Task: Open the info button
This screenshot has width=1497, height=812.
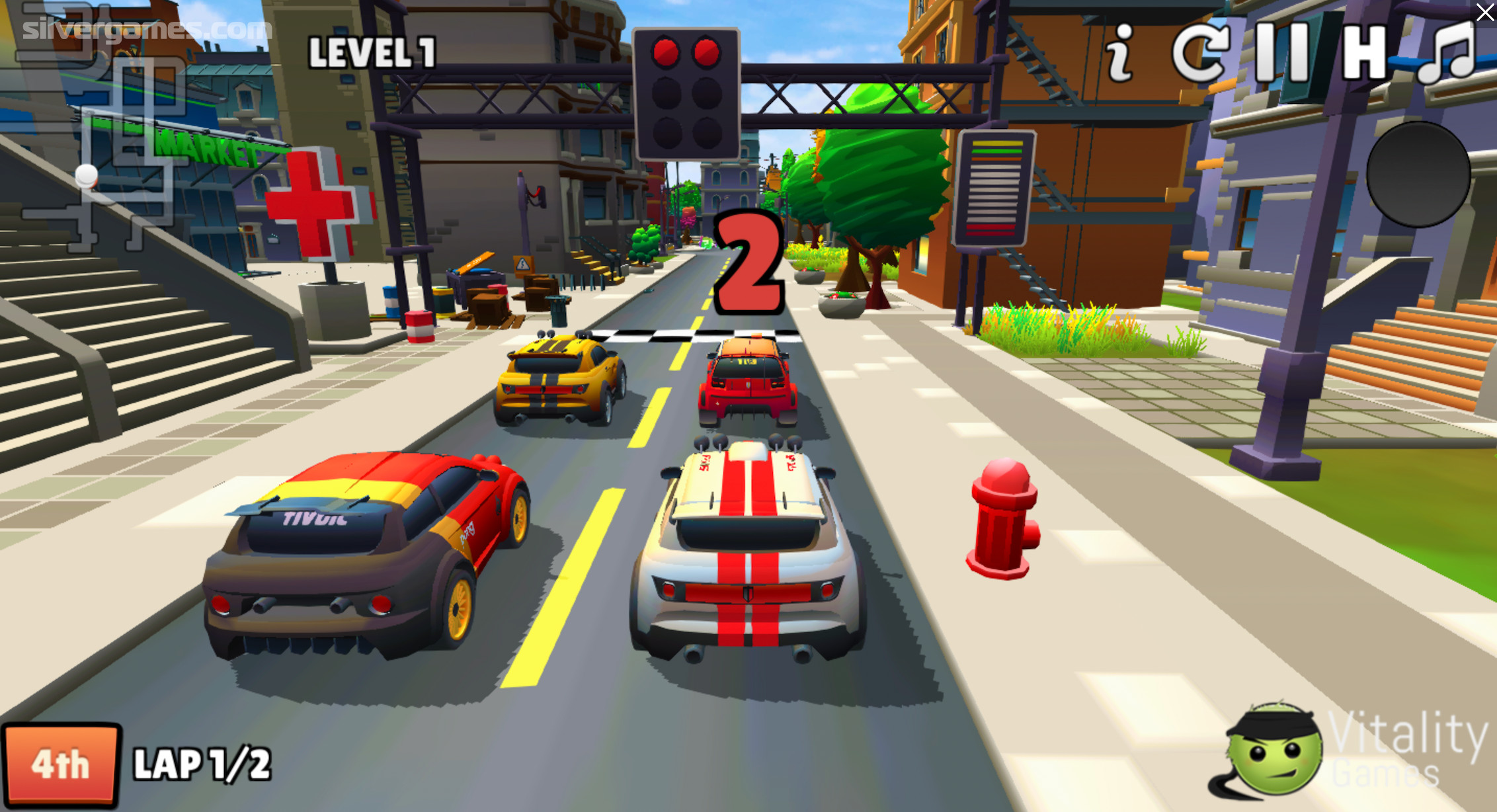Action: pyautogui.click(x=1120, y=53)
